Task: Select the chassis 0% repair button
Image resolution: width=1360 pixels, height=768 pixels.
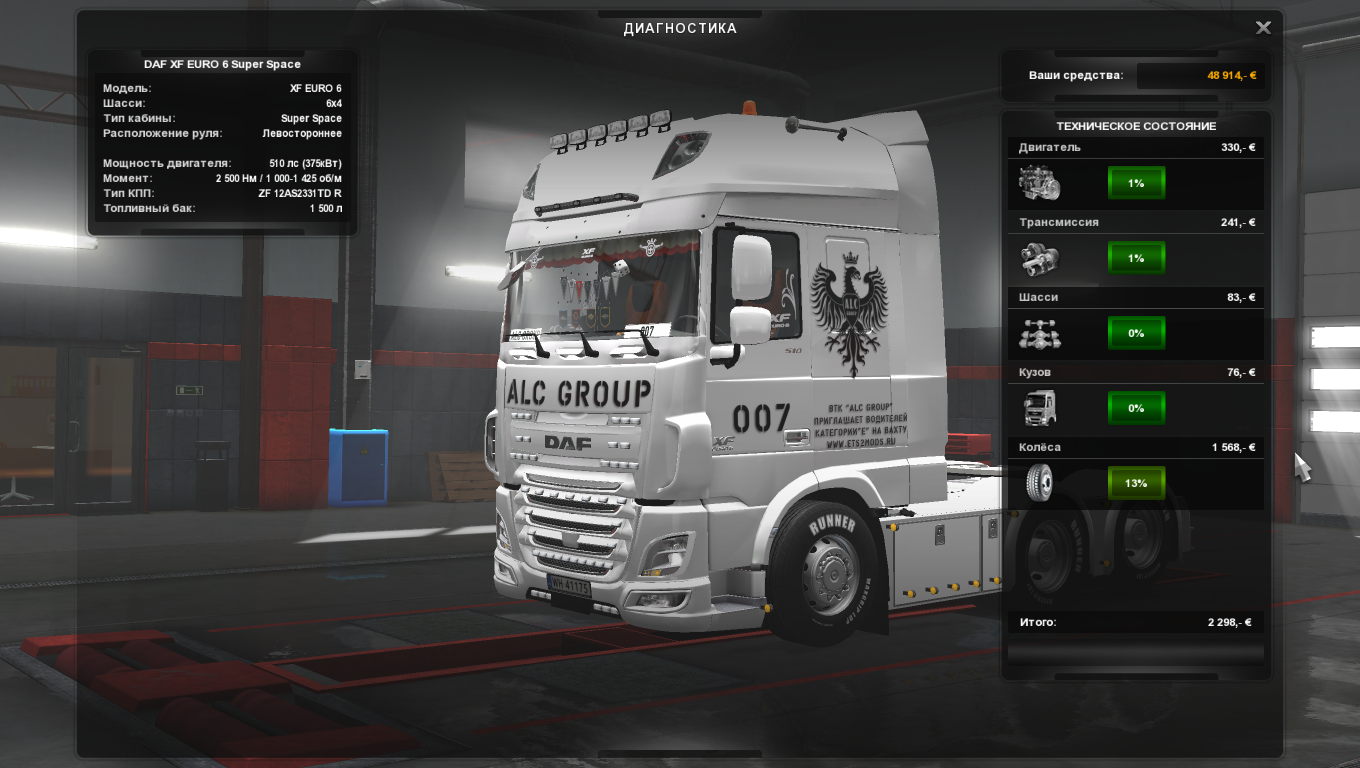Action: (x=1136, y=333)
